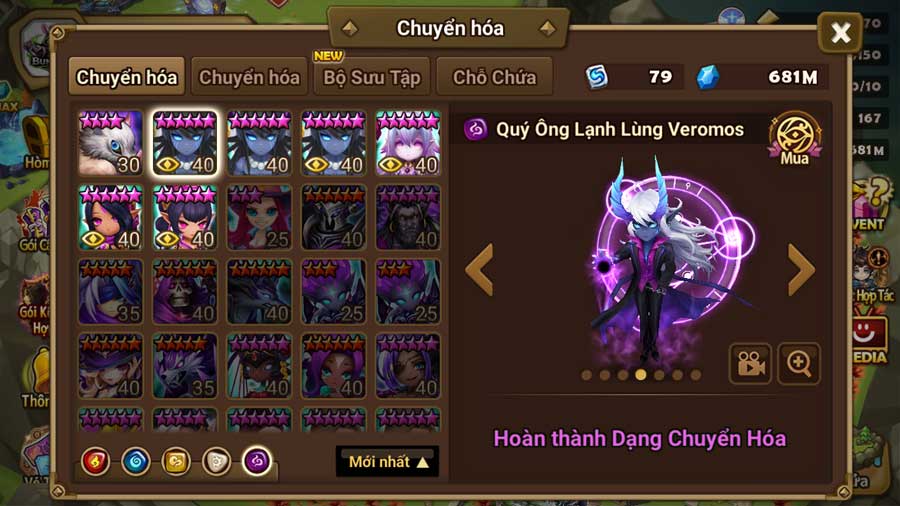
Task: Filter monsters by fire element
Action: [x=96, y=461]
